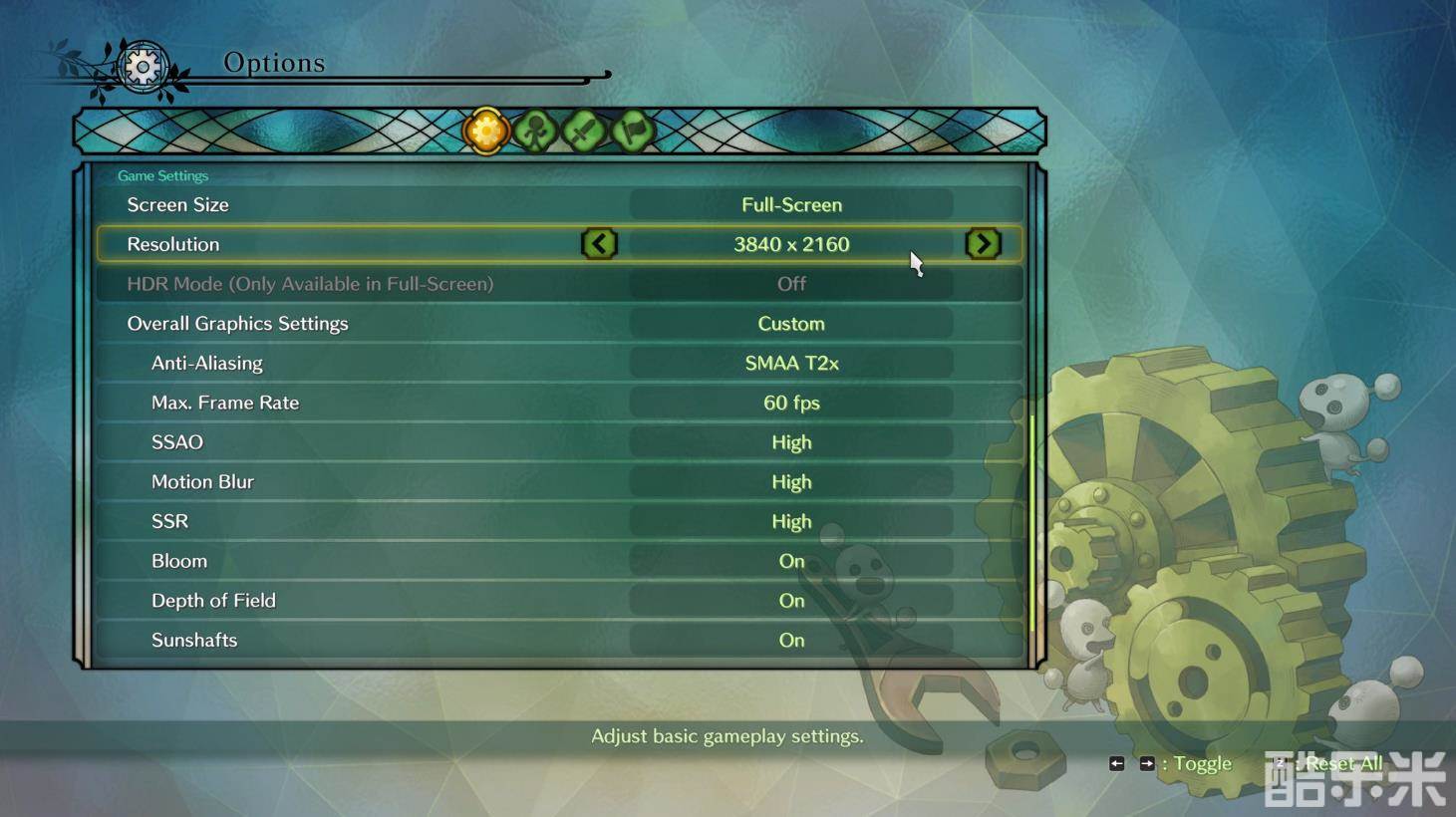Select the Motion Blur setting row
This screenshot has width=1456, height=817.
(558, 482)
